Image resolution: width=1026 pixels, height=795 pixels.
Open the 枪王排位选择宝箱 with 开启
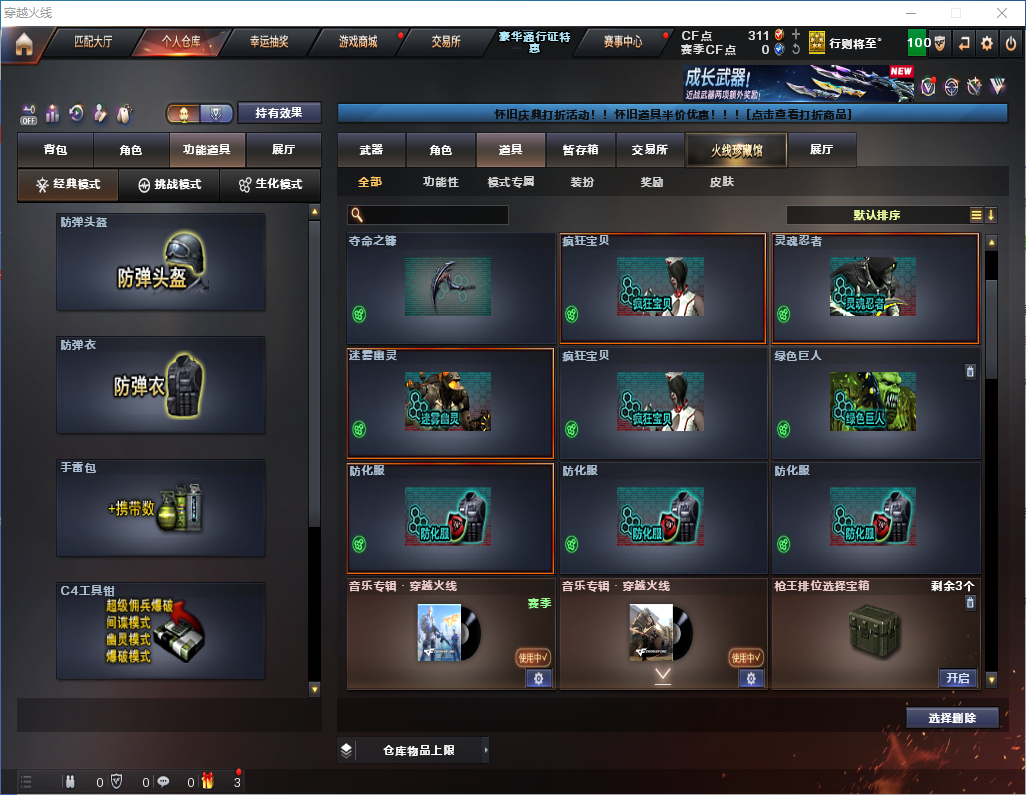click(958, 678)
